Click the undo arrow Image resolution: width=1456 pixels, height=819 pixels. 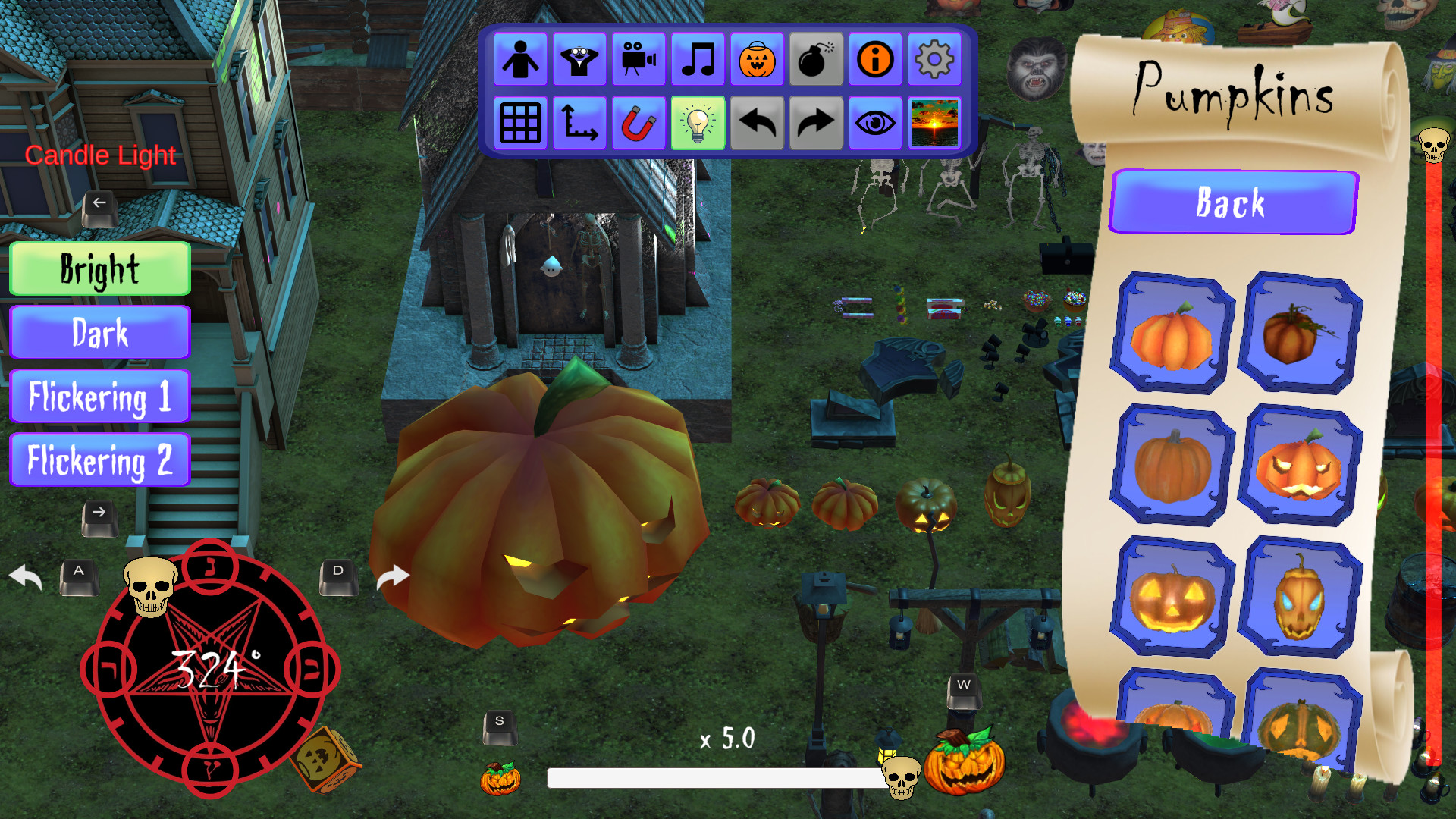point(756,122)
